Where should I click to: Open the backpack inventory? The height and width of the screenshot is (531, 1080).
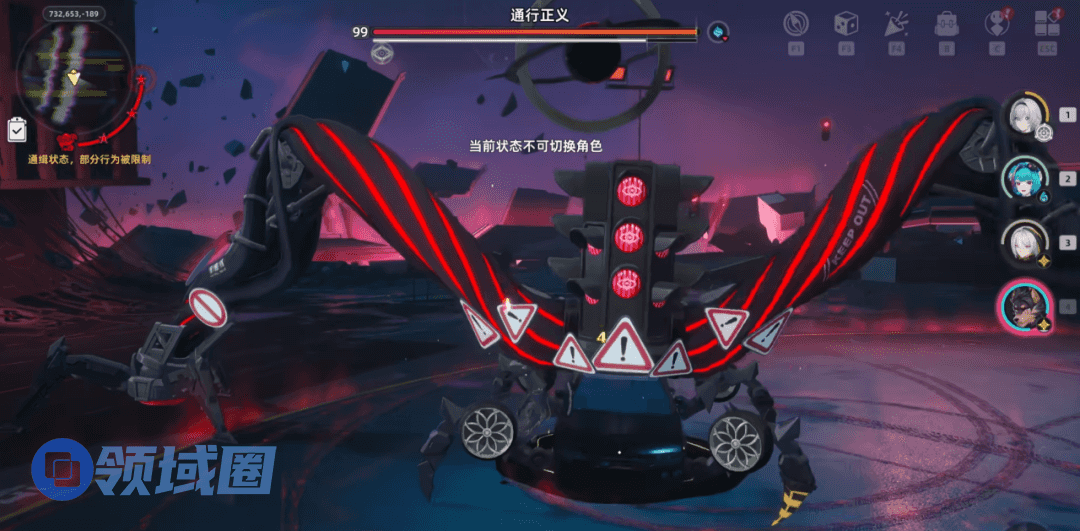[945, 24]
